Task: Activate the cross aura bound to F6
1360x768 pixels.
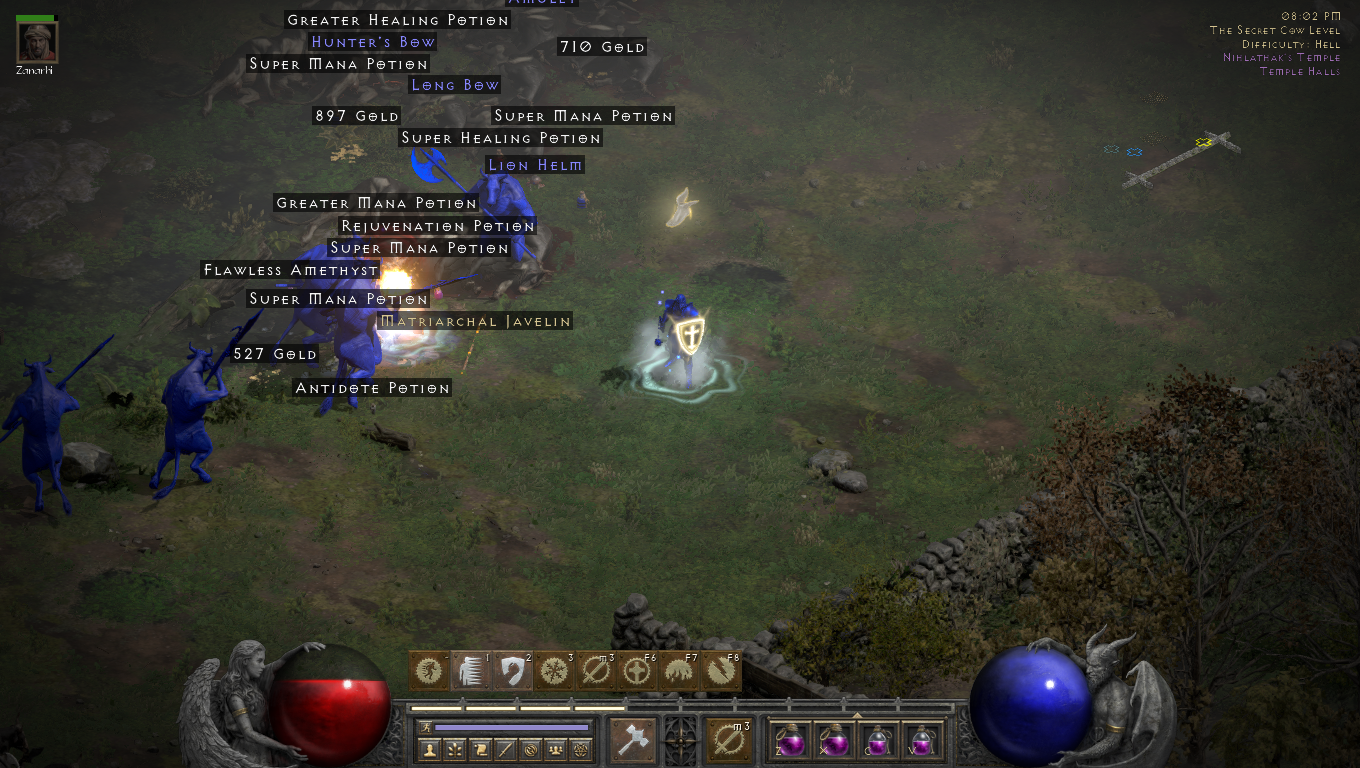Action: point(638,671)
